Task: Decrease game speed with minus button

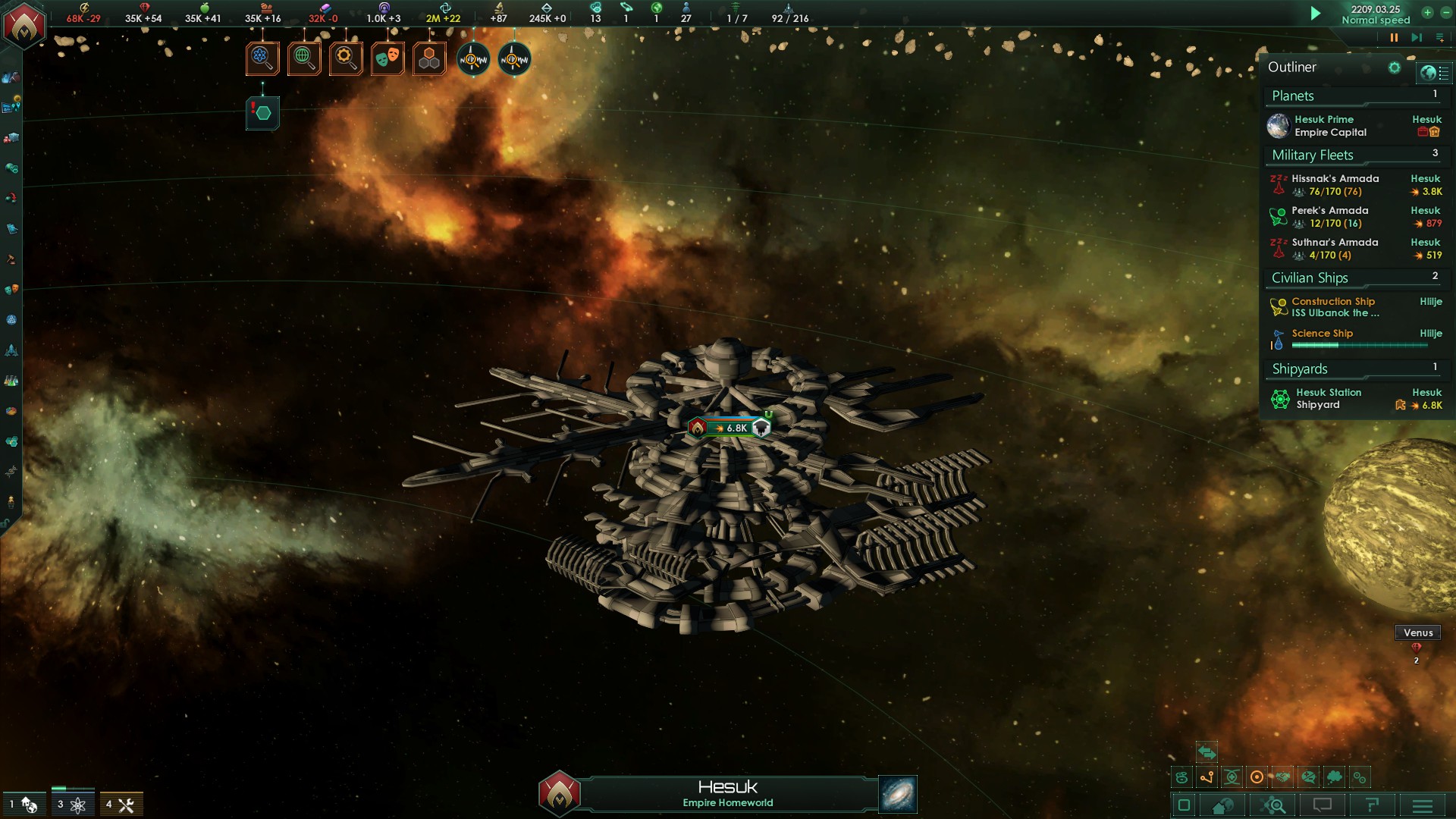Action: (x=1445, y=13)
